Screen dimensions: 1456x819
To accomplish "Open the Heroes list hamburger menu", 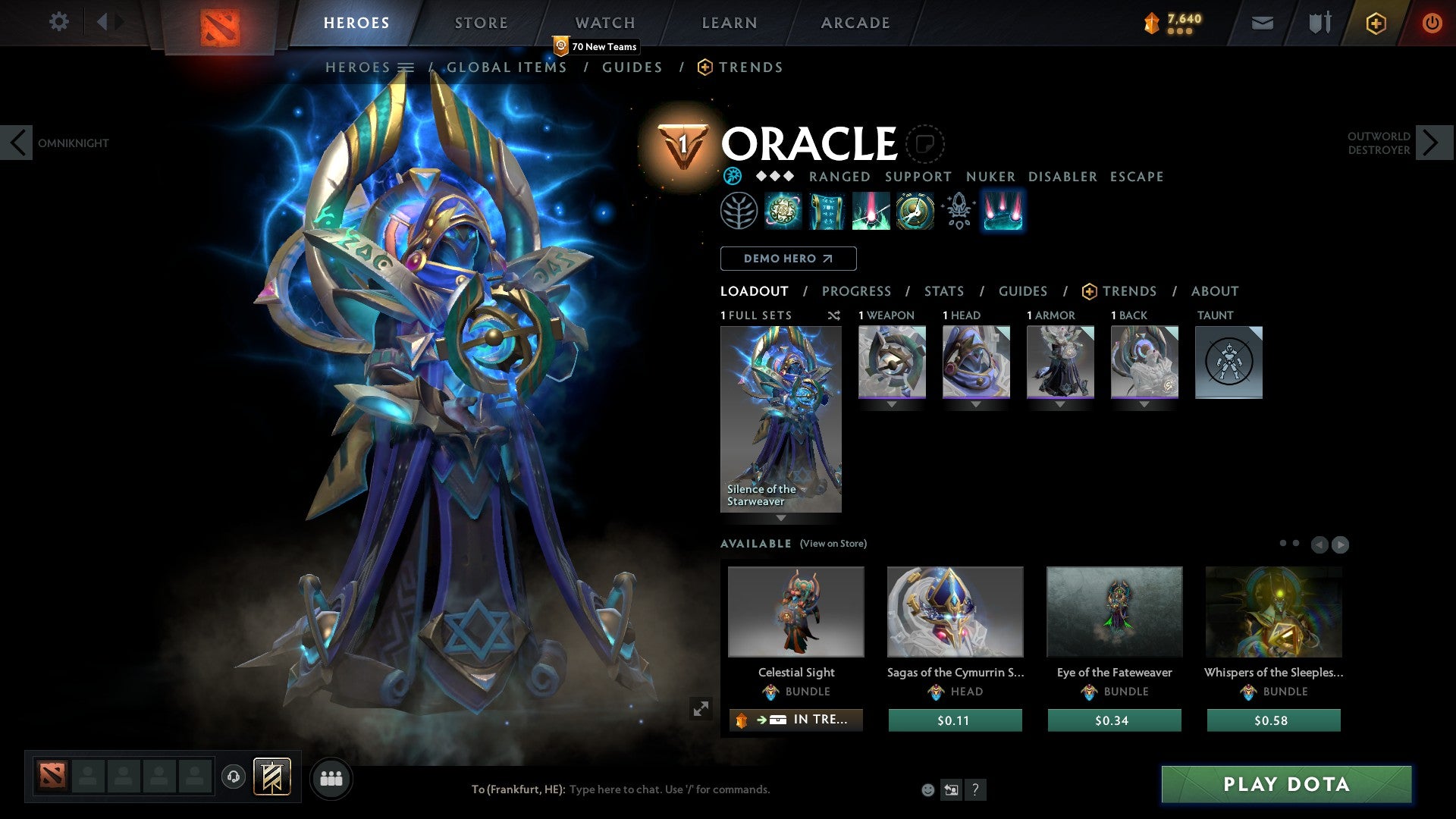I will click(x=407, y=67).
